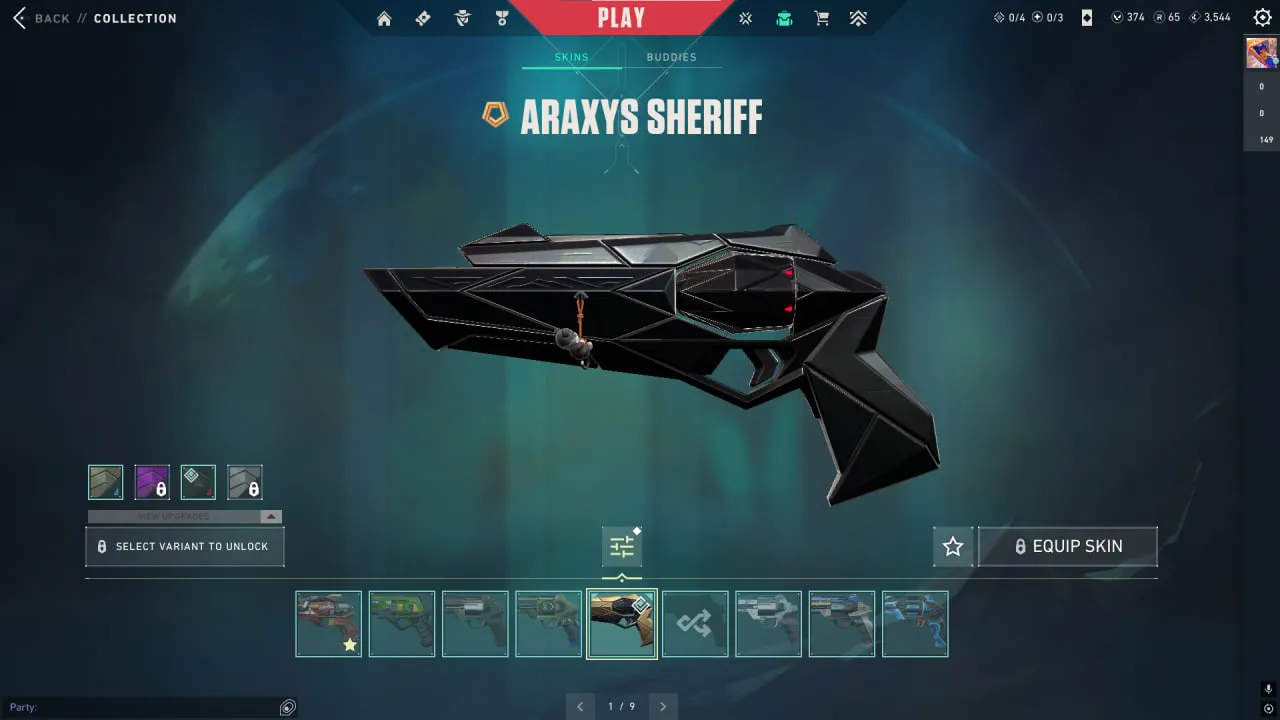Image resolution: width=1280 pixels, height=720 pixels.
Task: Toggle the favorite star for Araxys Sheriff
Action: (952, 546)
